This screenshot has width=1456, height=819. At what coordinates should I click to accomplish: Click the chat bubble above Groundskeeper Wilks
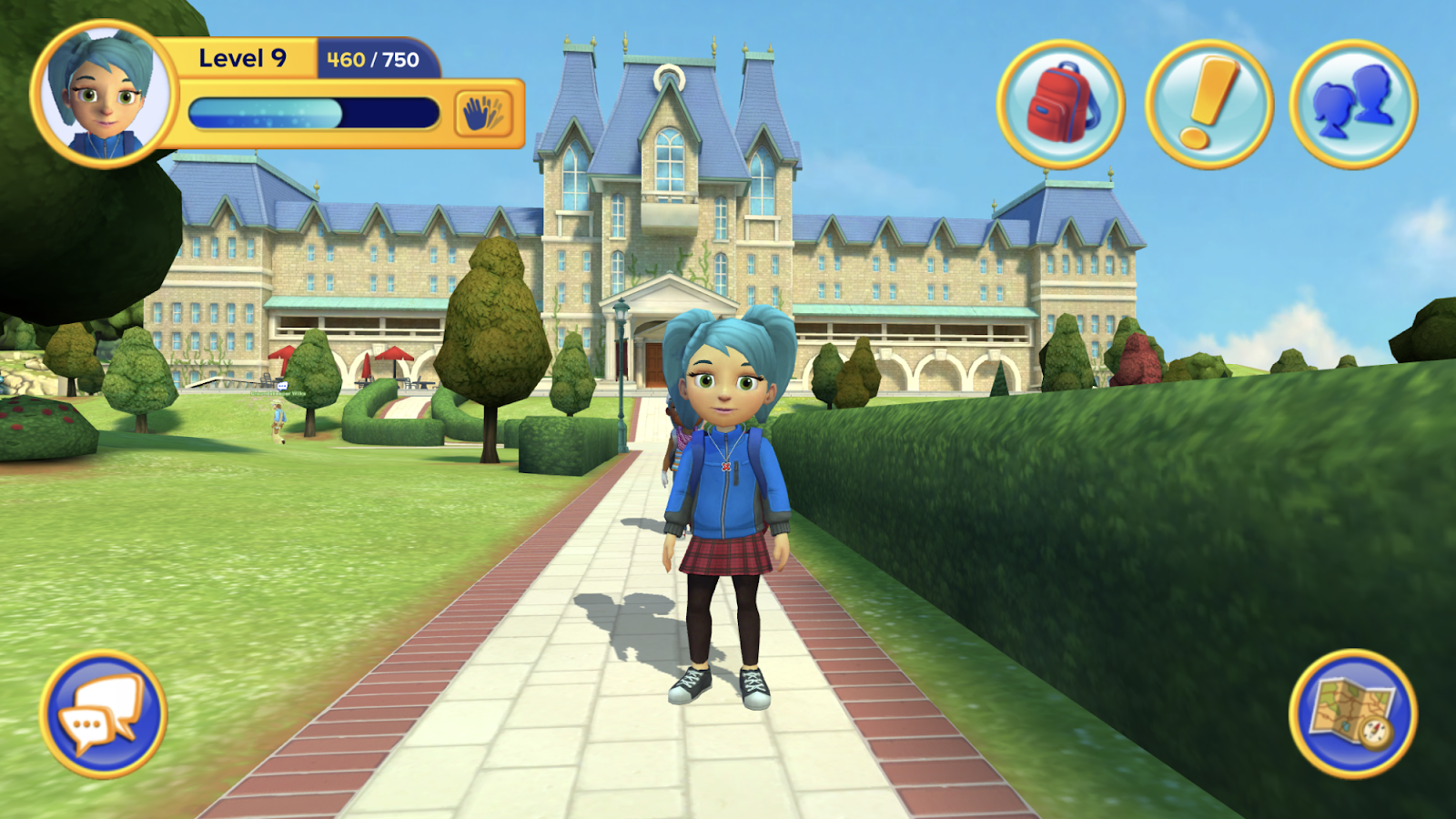(x=282, y=387)
